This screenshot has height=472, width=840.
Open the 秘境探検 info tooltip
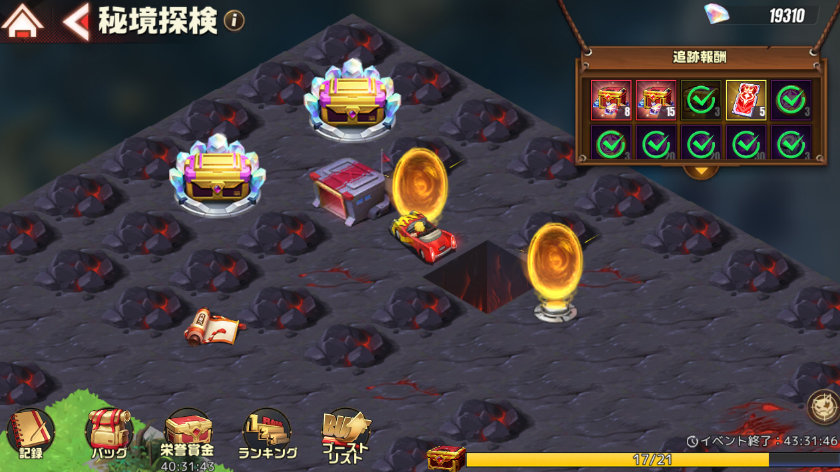tap(234, 21)
